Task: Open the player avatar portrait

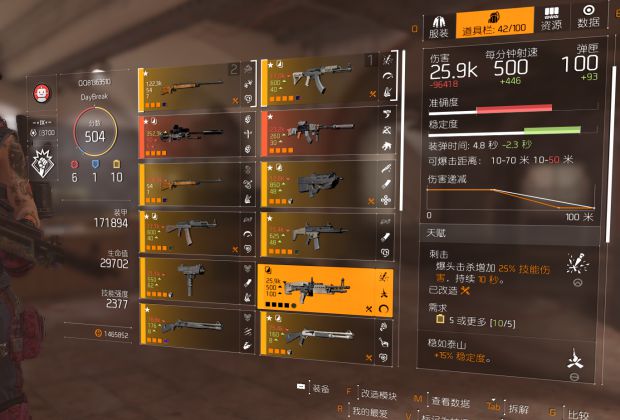Action: pyautogui.click(x=42, y=91)
